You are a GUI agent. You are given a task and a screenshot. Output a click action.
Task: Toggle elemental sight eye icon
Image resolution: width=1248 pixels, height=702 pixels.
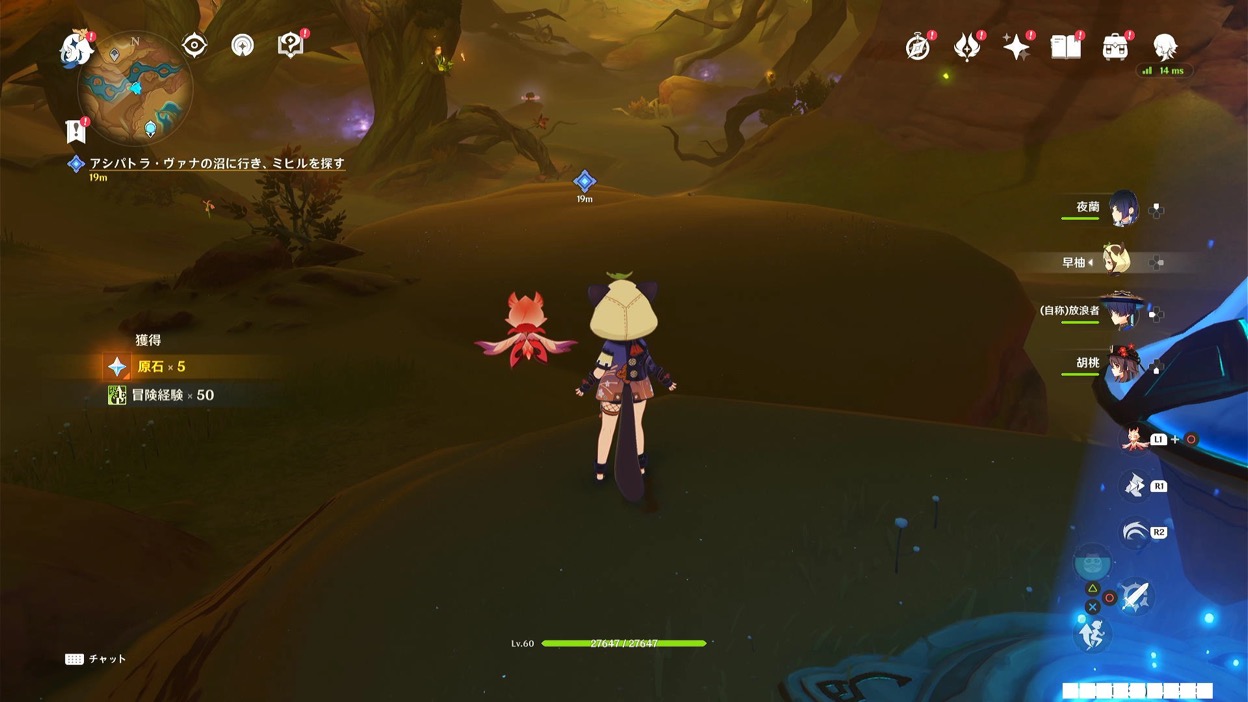tap(194, 45)
